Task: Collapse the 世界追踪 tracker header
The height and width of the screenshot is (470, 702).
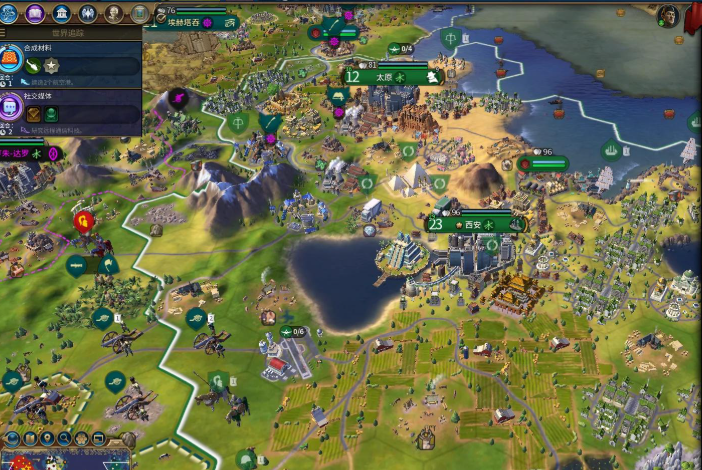Action: click(72, 32)
